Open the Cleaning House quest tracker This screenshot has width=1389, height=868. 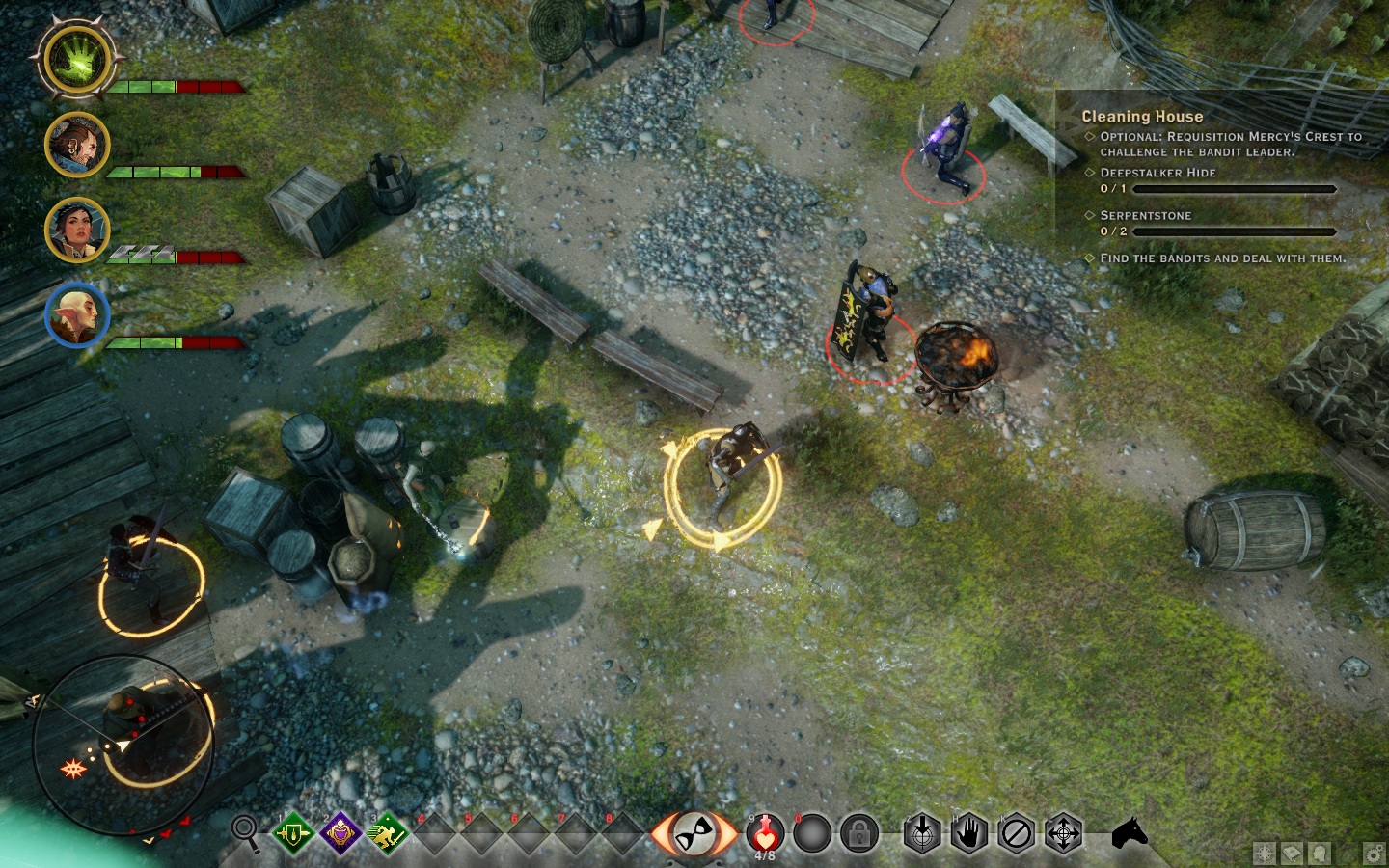[1142, 116]
